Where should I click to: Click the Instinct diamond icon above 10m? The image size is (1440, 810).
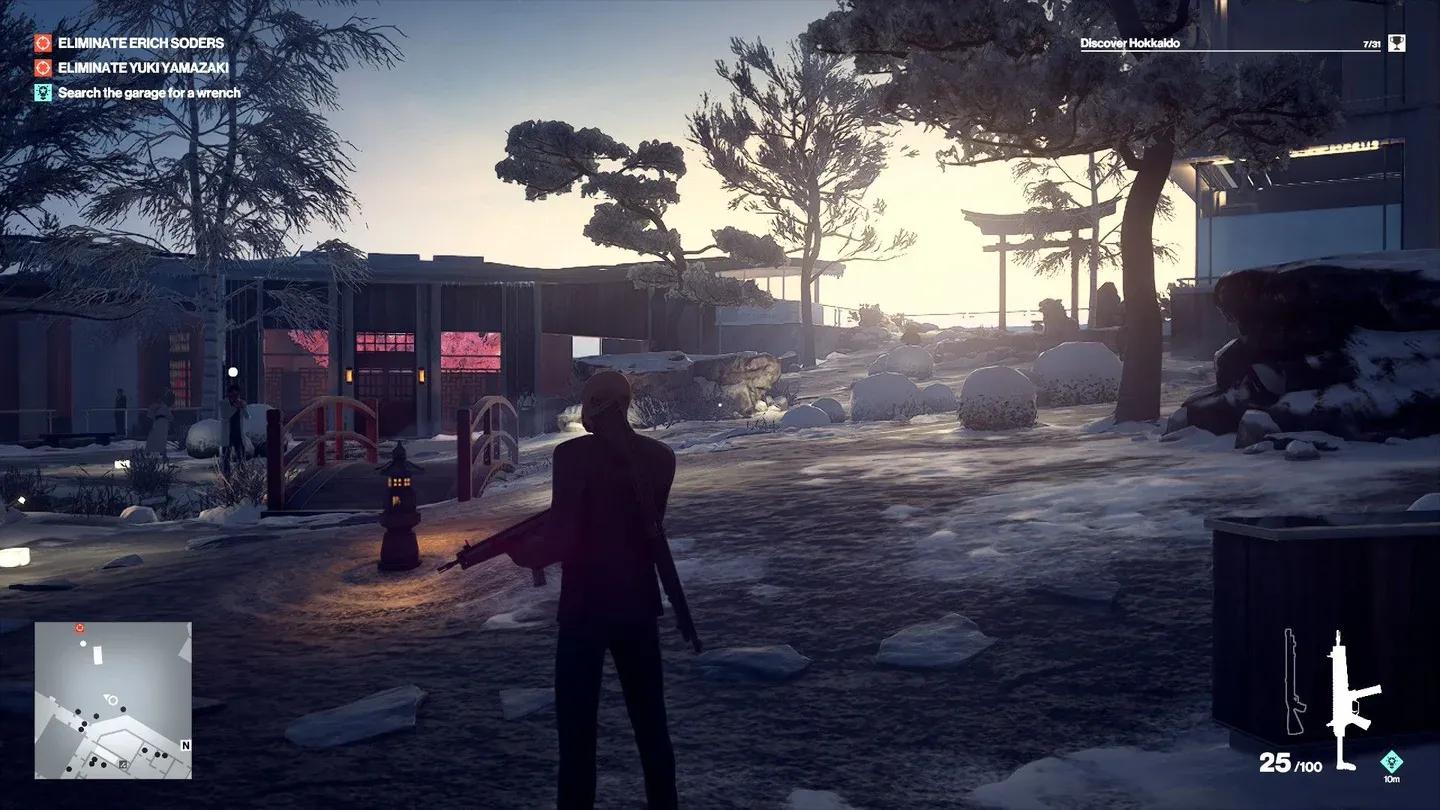[x=1393, y=761]
